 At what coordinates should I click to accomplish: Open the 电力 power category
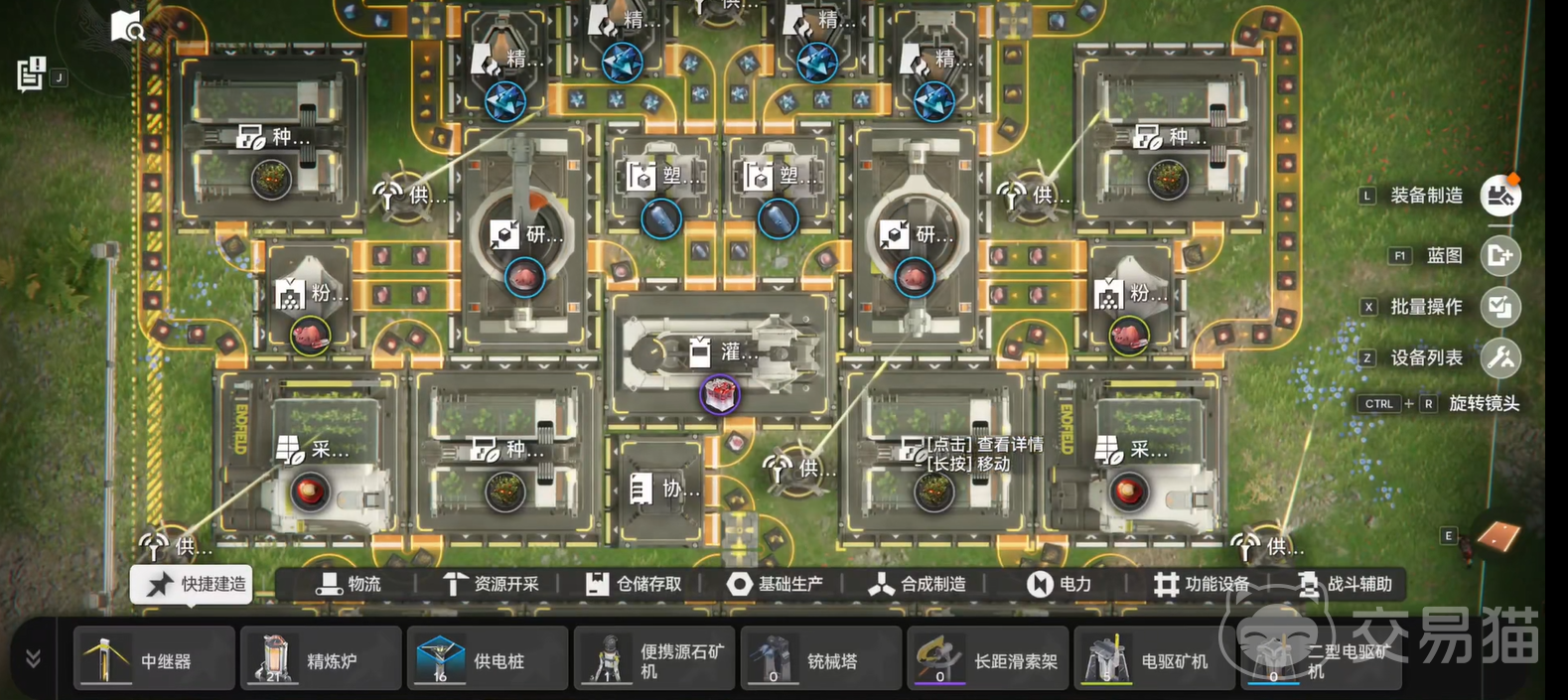pos(1059,584)
